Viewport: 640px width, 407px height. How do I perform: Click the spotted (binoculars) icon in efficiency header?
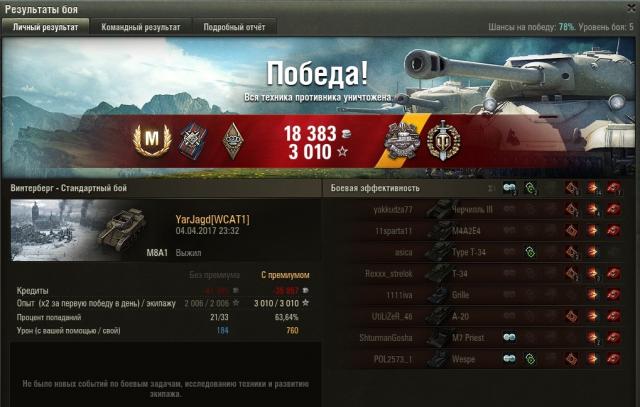click(x=510, y=188)
